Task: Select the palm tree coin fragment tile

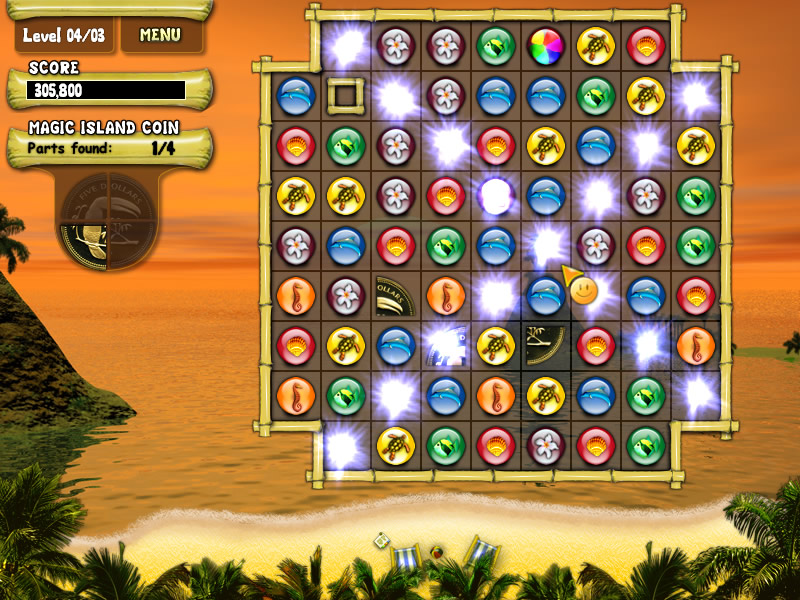Action: point(546,345)
